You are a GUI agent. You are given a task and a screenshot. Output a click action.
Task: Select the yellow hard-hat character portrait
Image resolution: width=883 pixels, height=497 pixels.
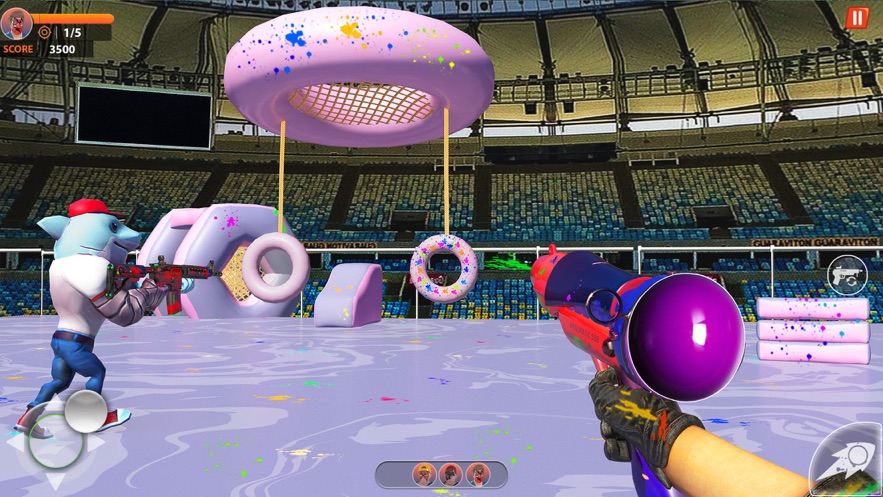coord(425,474)
